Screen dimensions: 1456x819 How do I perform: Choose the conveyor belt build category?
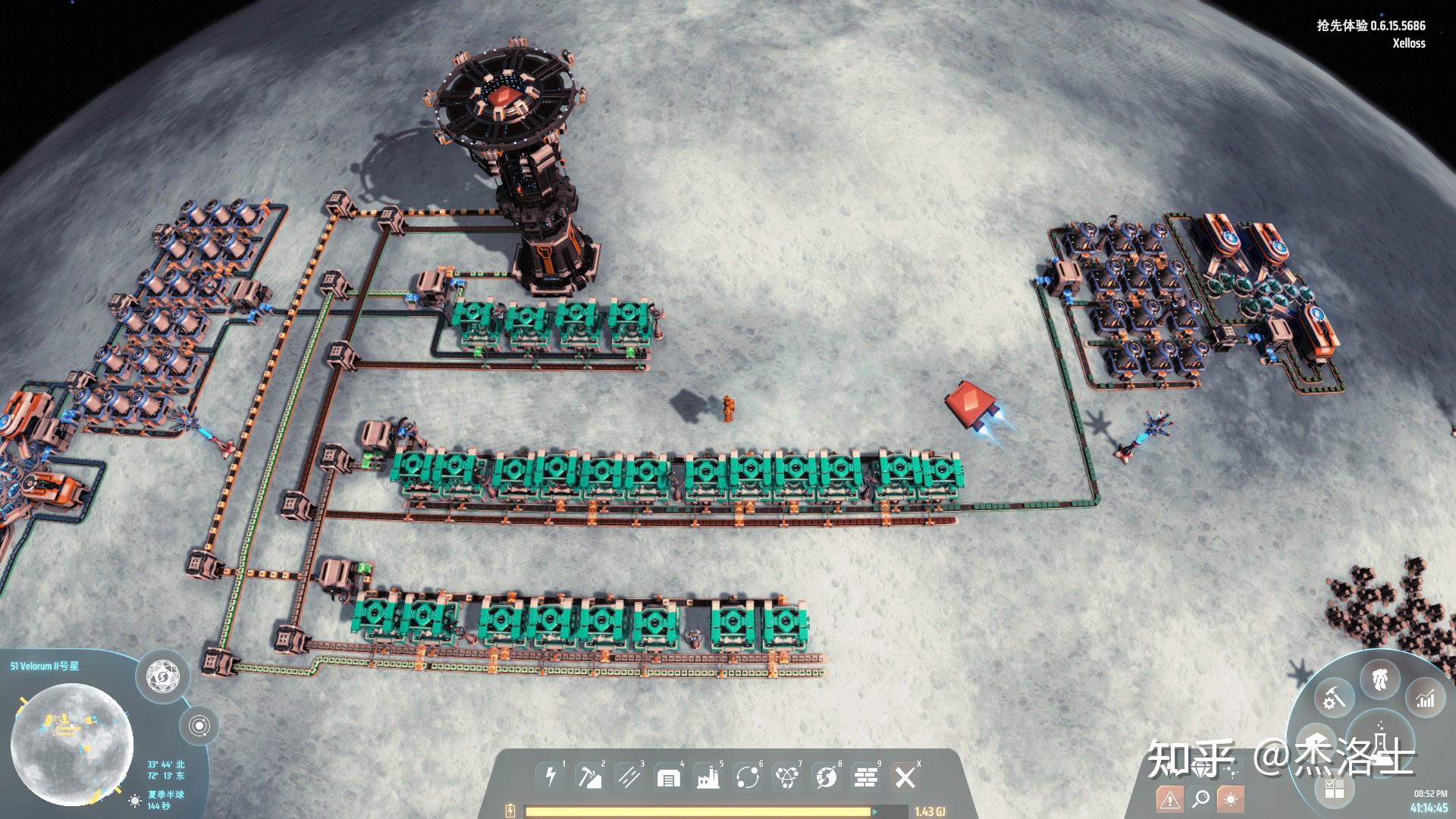coord(629,777)
